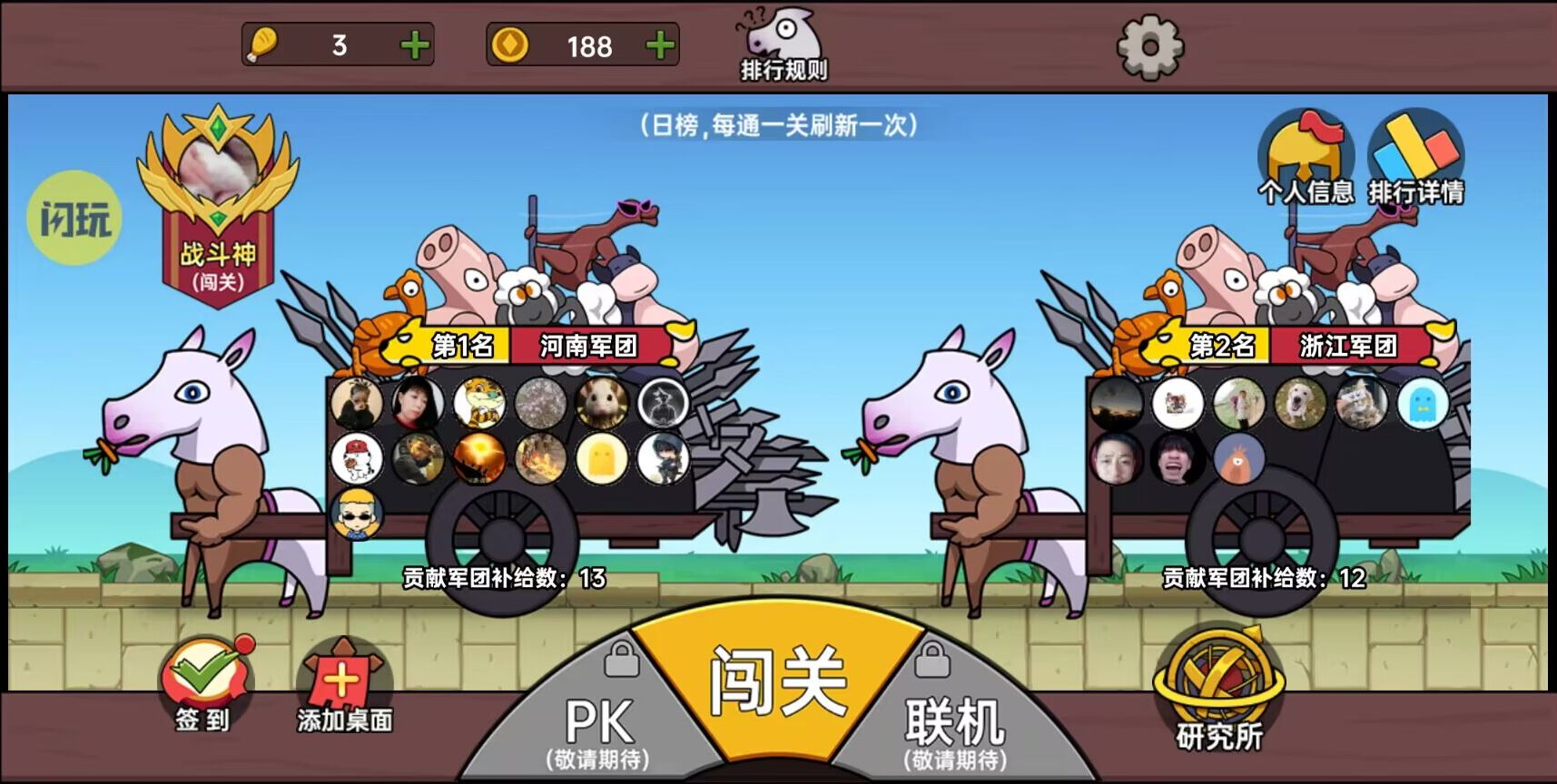Image resolution: width=1557 pixels, height=784 pixels.
Task: Open 个人信息 personal info panel
Action: 1307,159
